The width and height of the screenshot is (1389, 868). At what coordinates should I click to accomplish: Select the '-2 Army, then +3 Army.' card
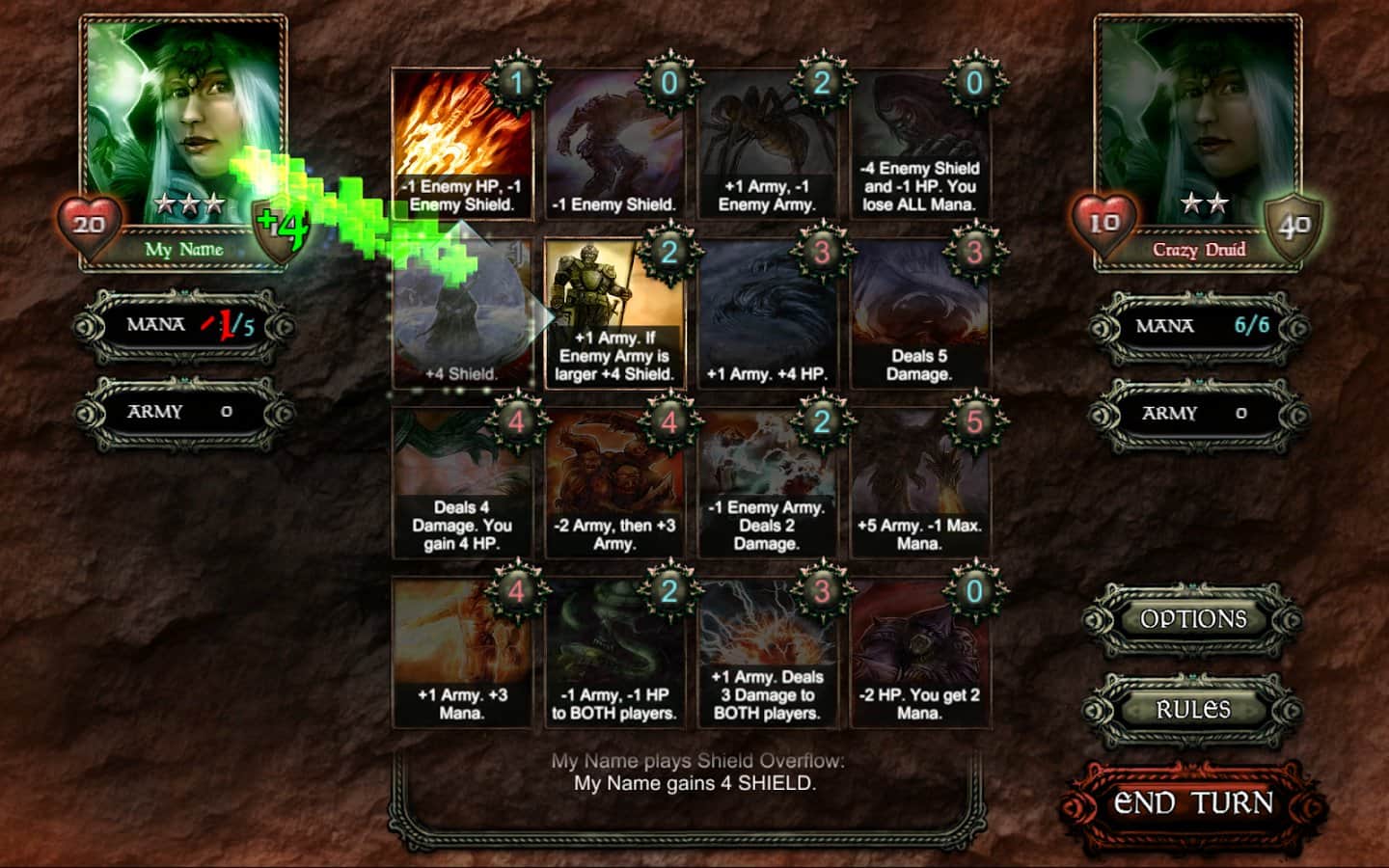pos(614,484)
